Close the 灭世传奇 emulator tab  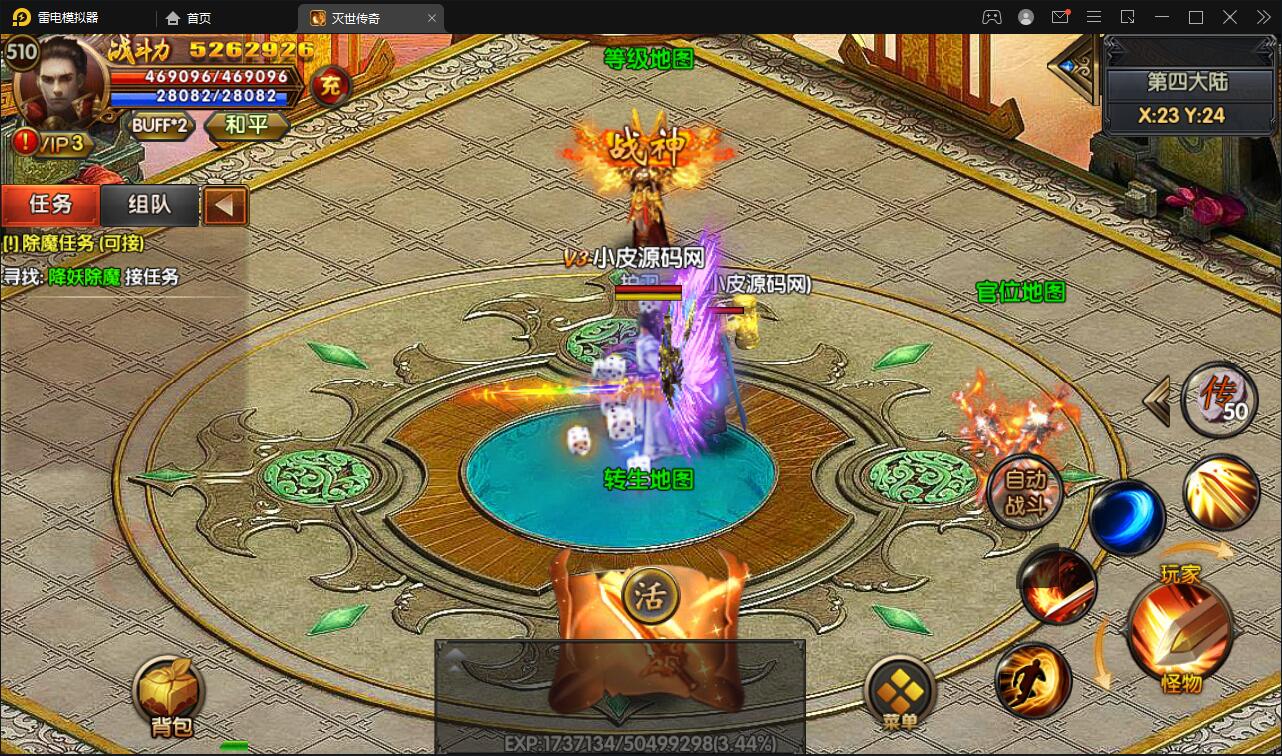click(432, 18)
